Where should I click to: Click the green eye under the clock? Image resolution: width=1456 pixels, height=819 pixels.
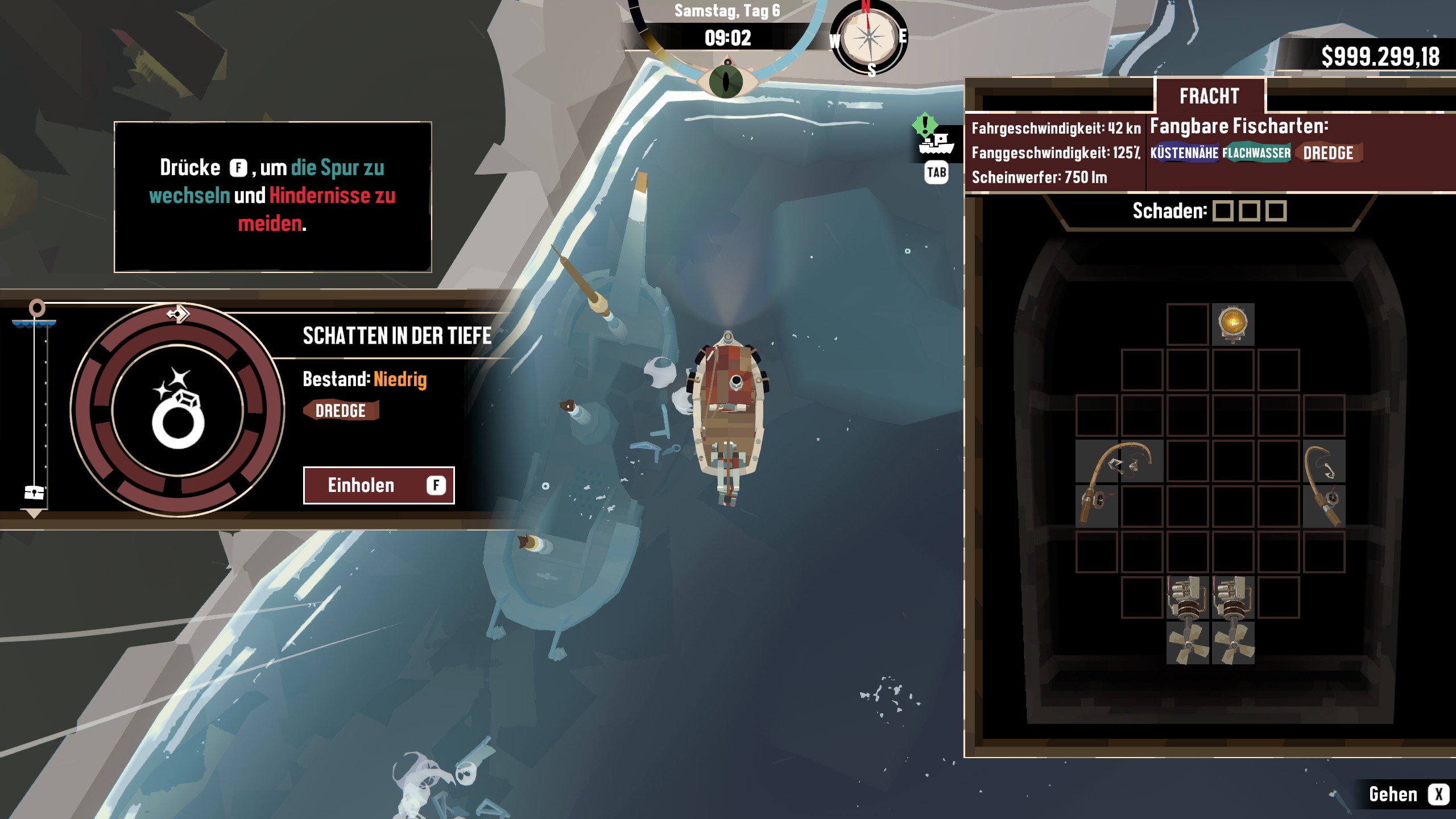tap(726, 81)
